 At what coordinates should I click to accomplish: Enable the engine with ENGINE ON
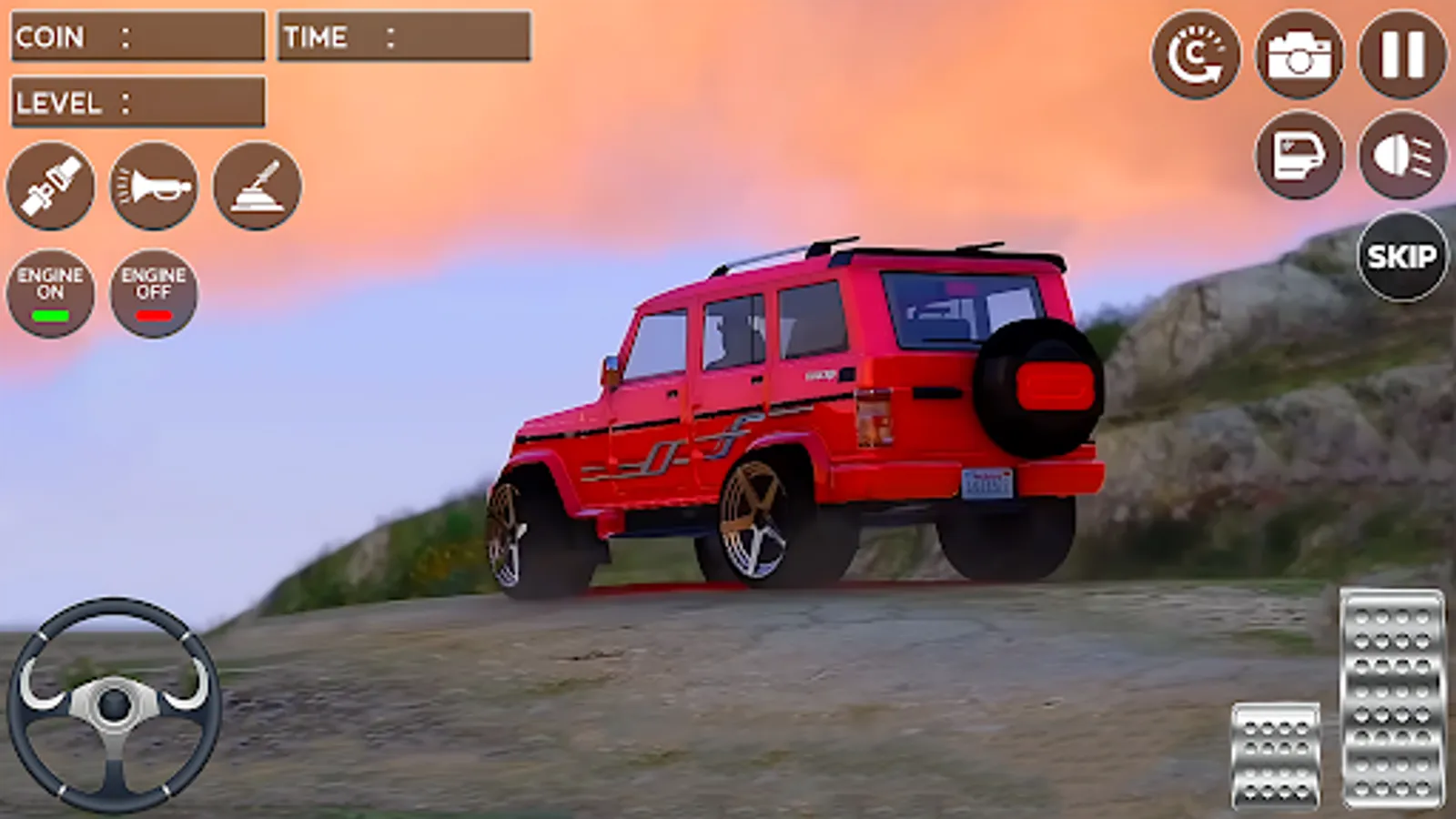pos(50,293)
